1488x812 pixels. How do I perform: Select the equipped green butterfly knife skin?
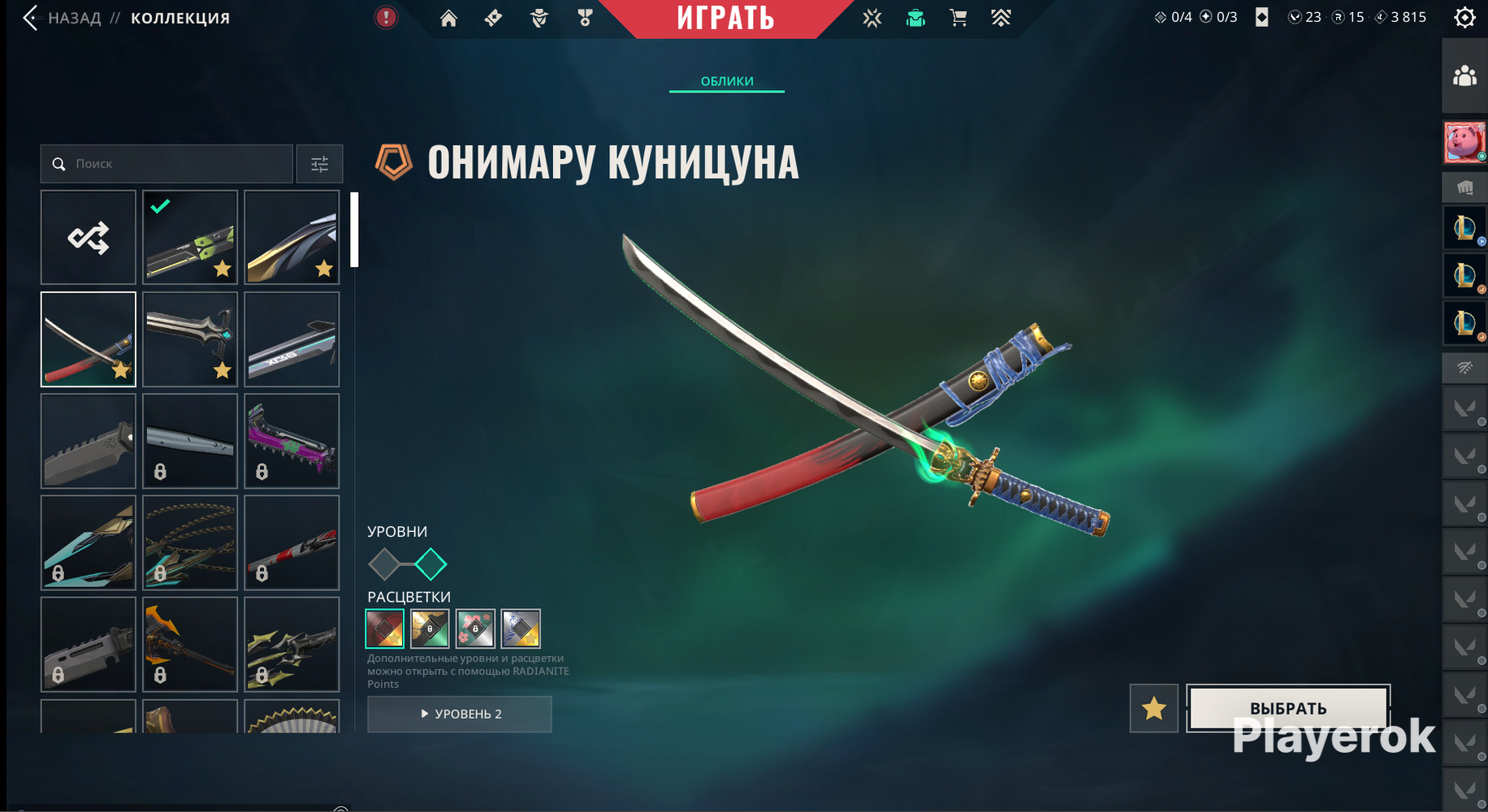pyautogui.click(x=190, y=238)
